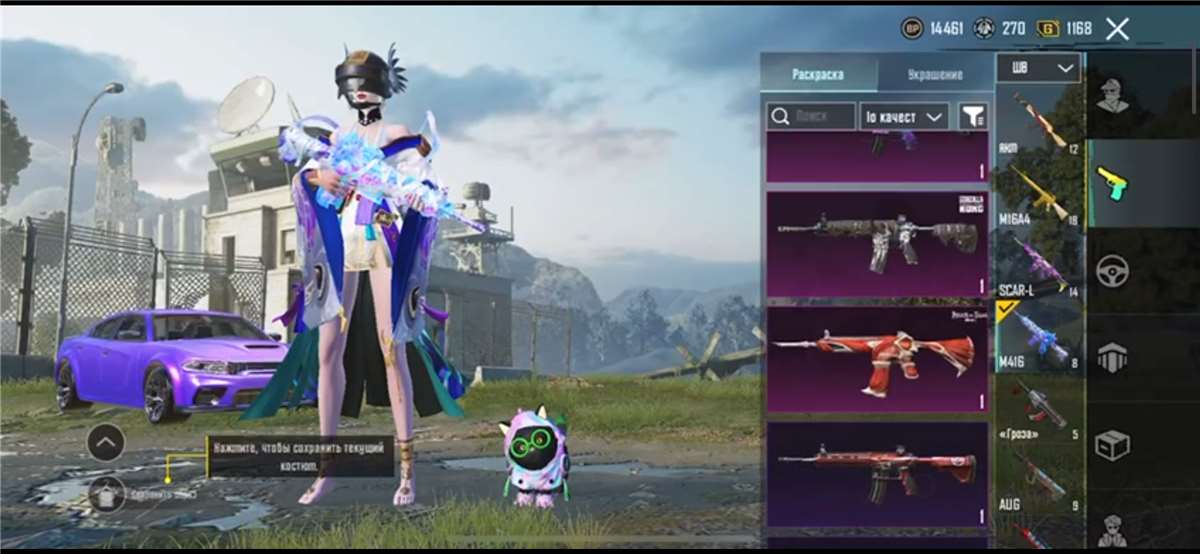Viewport: 1200px width, 554px height.
Task: Open the pistol weapon skins category
Action: [1112, 183]
